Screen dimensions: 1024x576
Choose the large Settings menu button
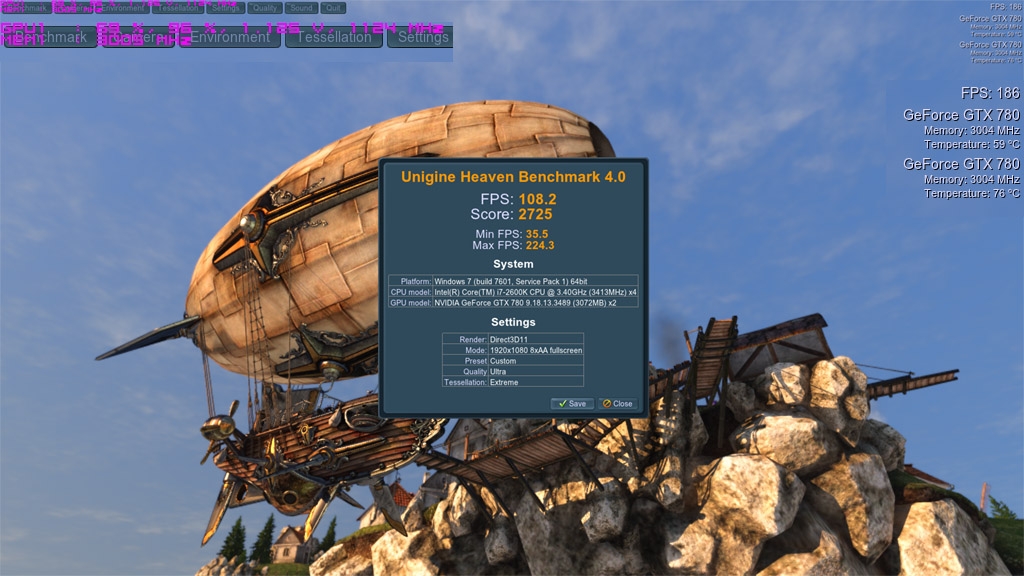pyautogui.click(x=420, y=37)
